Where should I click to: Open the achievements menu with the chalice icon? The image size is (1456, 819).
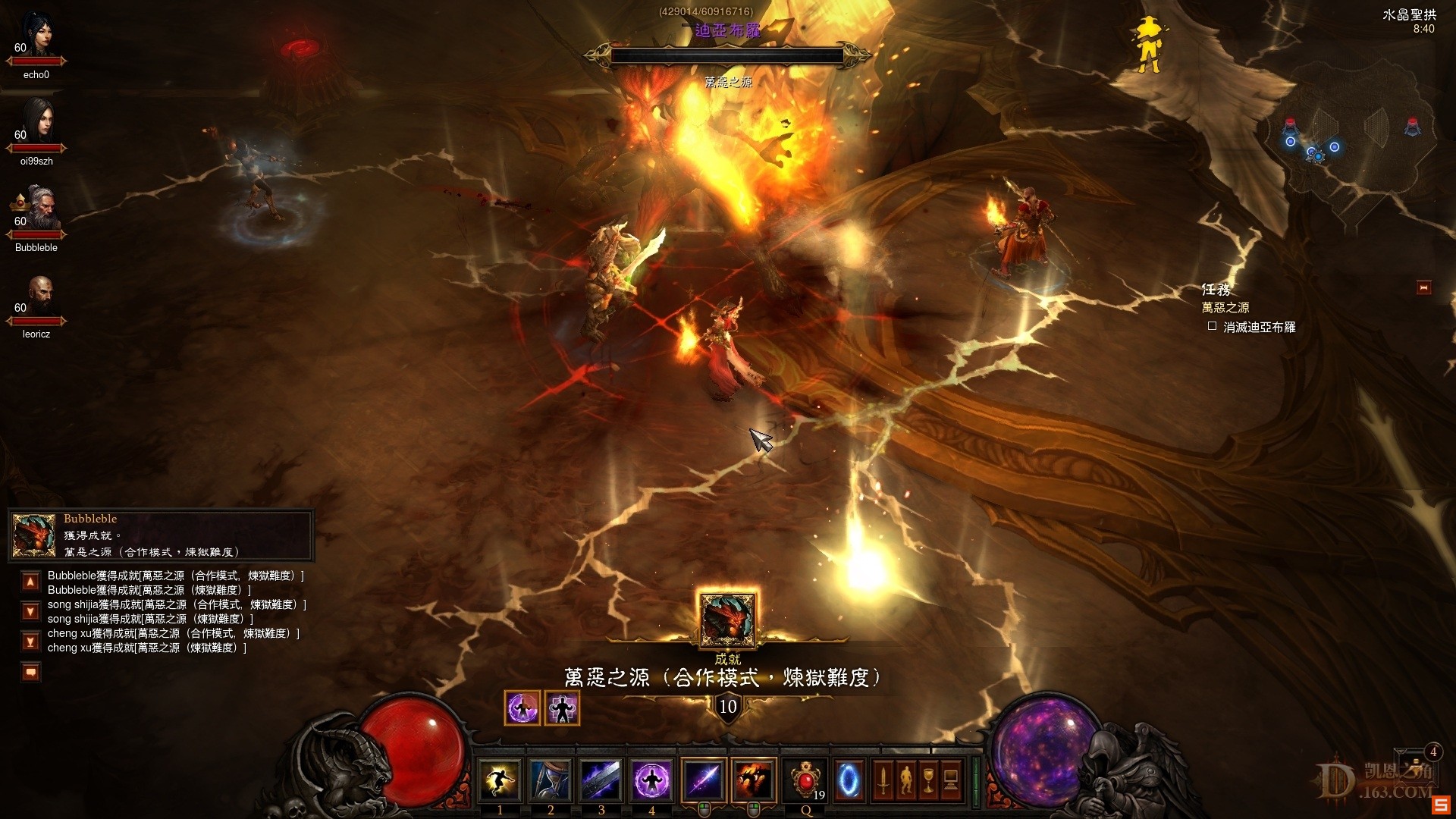coord(928,780)
